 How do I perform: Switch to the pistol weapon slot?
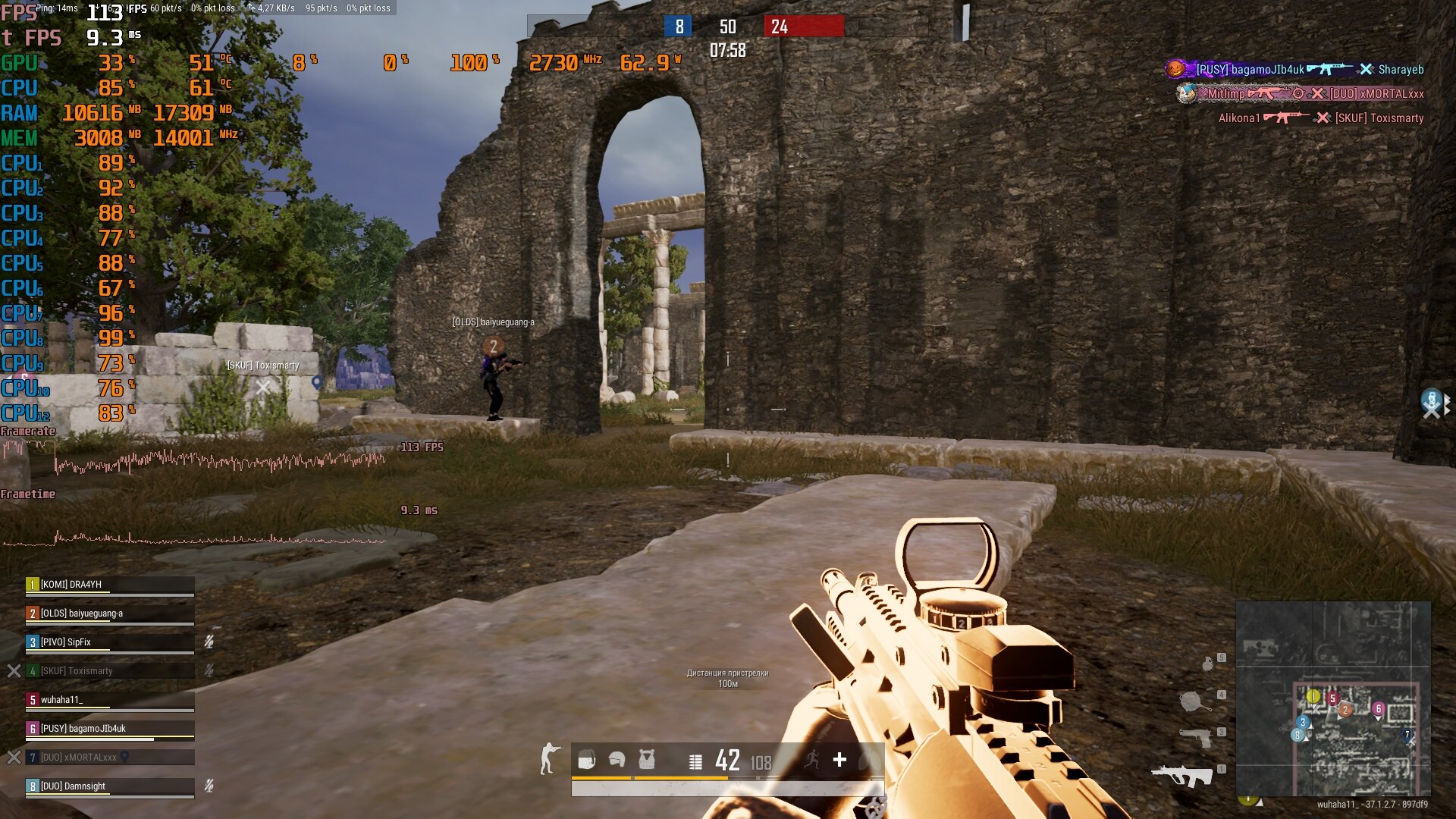tap(1196, 736)
